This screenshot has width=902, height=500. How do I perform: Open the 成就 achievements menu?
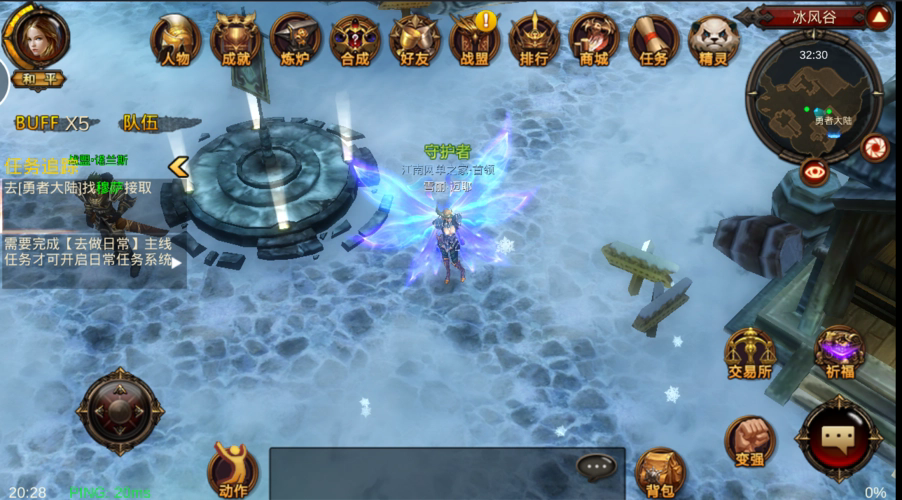(235, 38)
